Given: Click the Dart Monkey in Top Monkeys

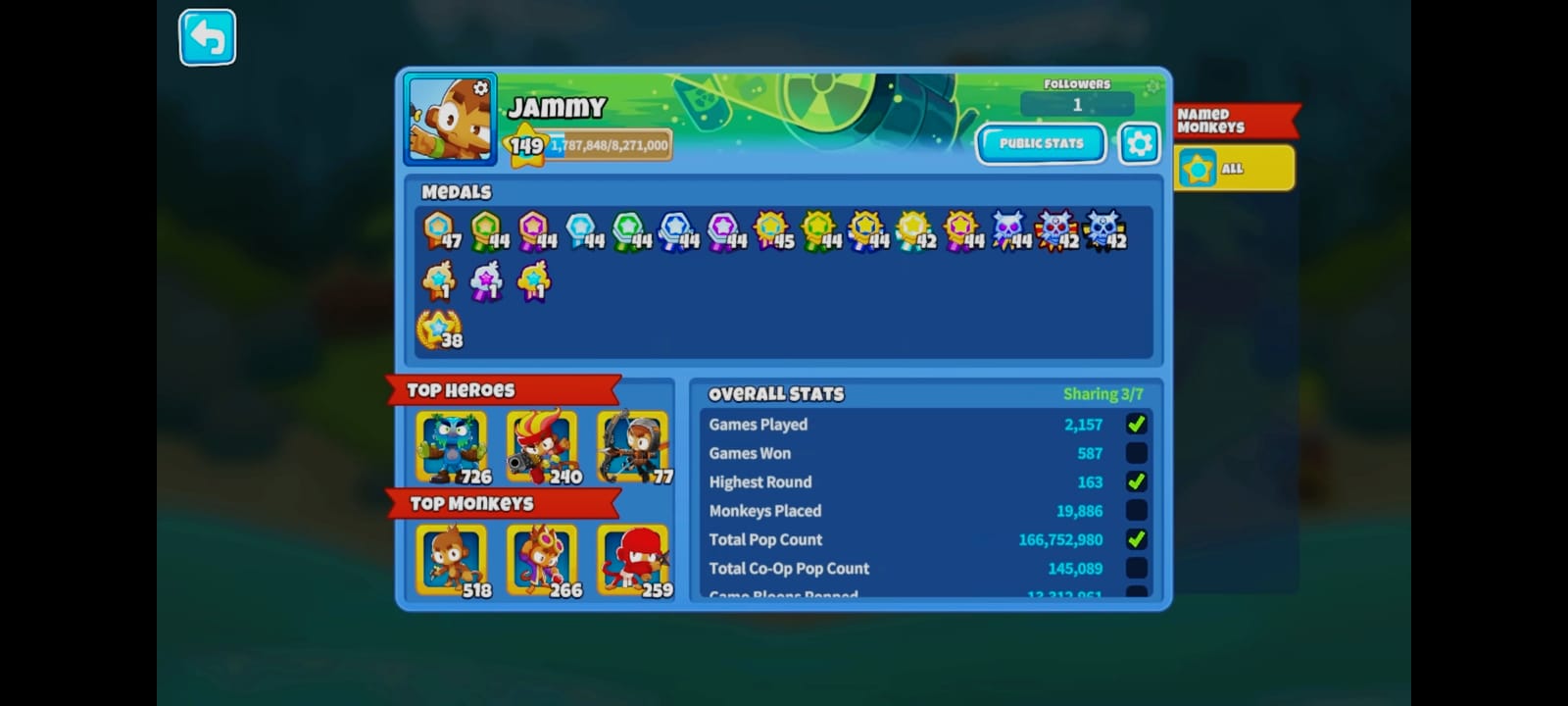Looking at the screenshot, I should tap(450, 557).
